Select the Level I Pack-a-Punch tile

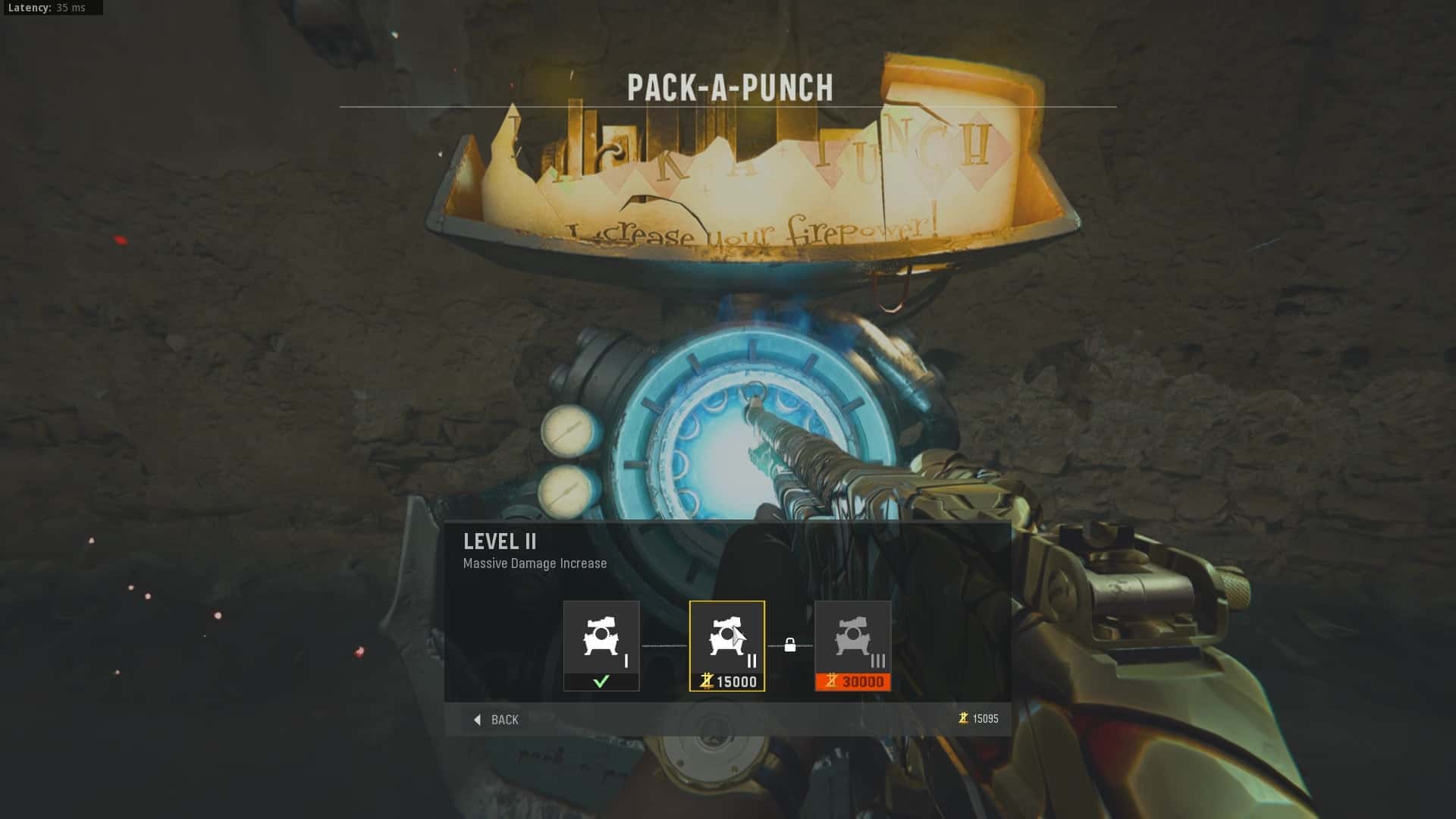[x=601, y=645]
